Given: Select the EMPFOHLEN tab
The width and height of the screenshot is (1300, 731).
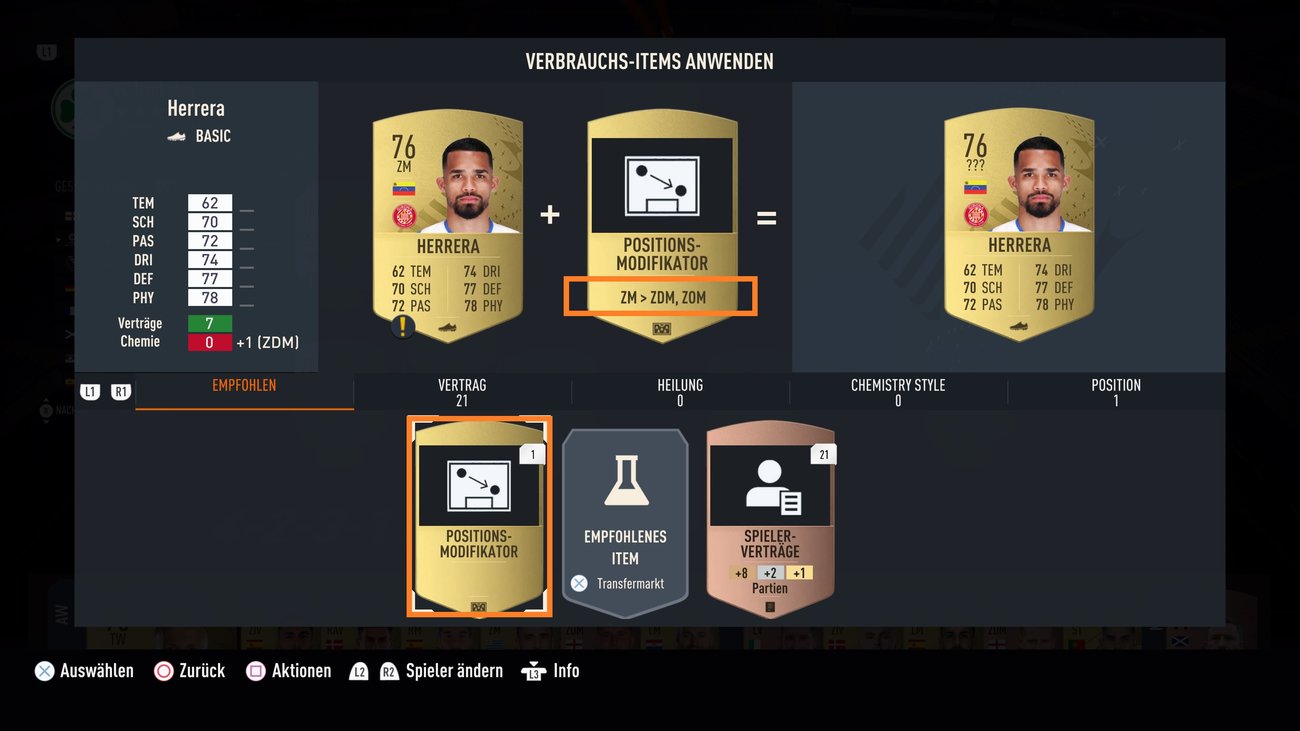Looking at the screenshot, I should coord(243,383).
